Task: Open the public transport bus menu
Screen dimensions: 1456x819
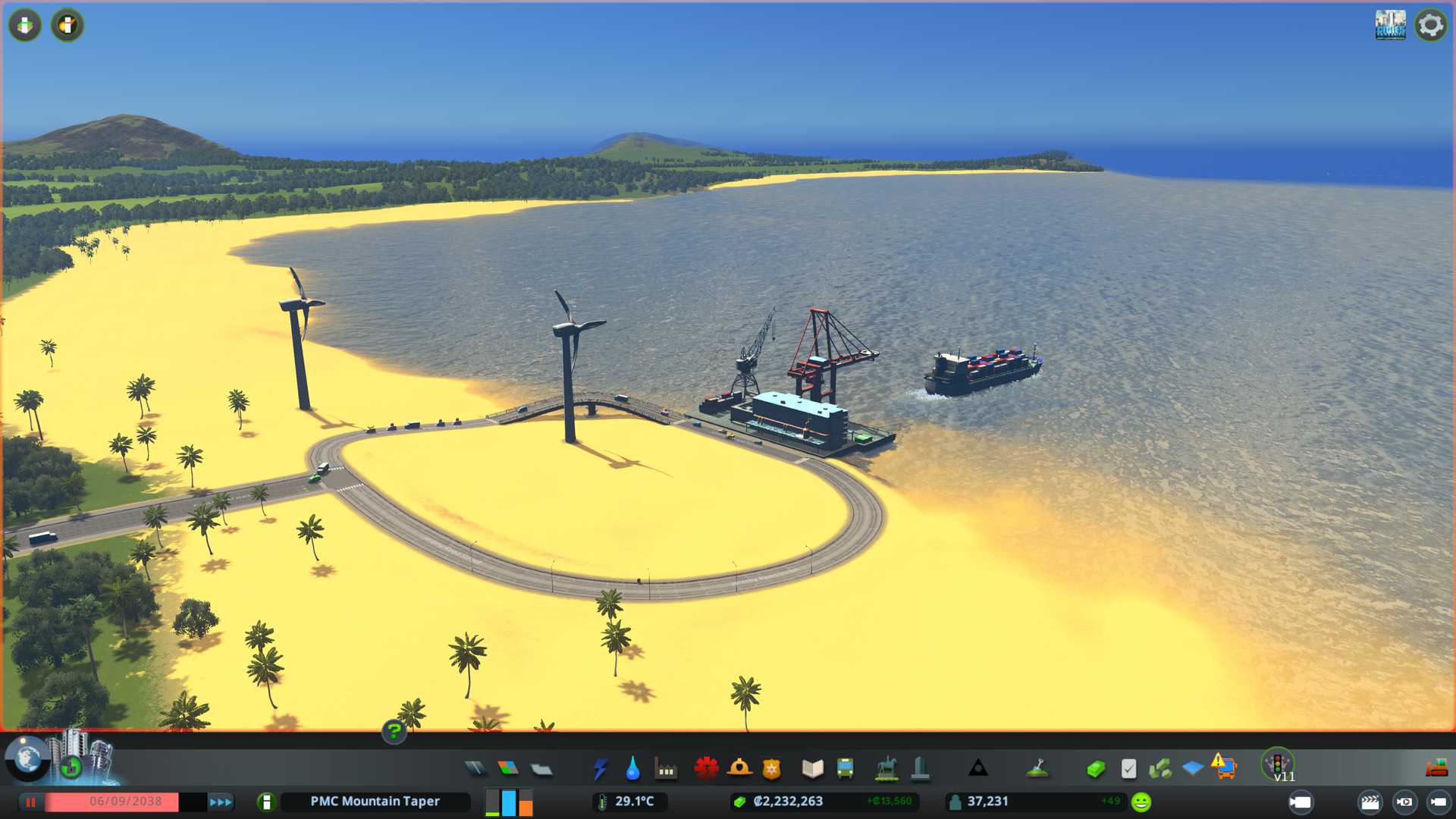Action: pyautogui.click(x=845, y=769)
